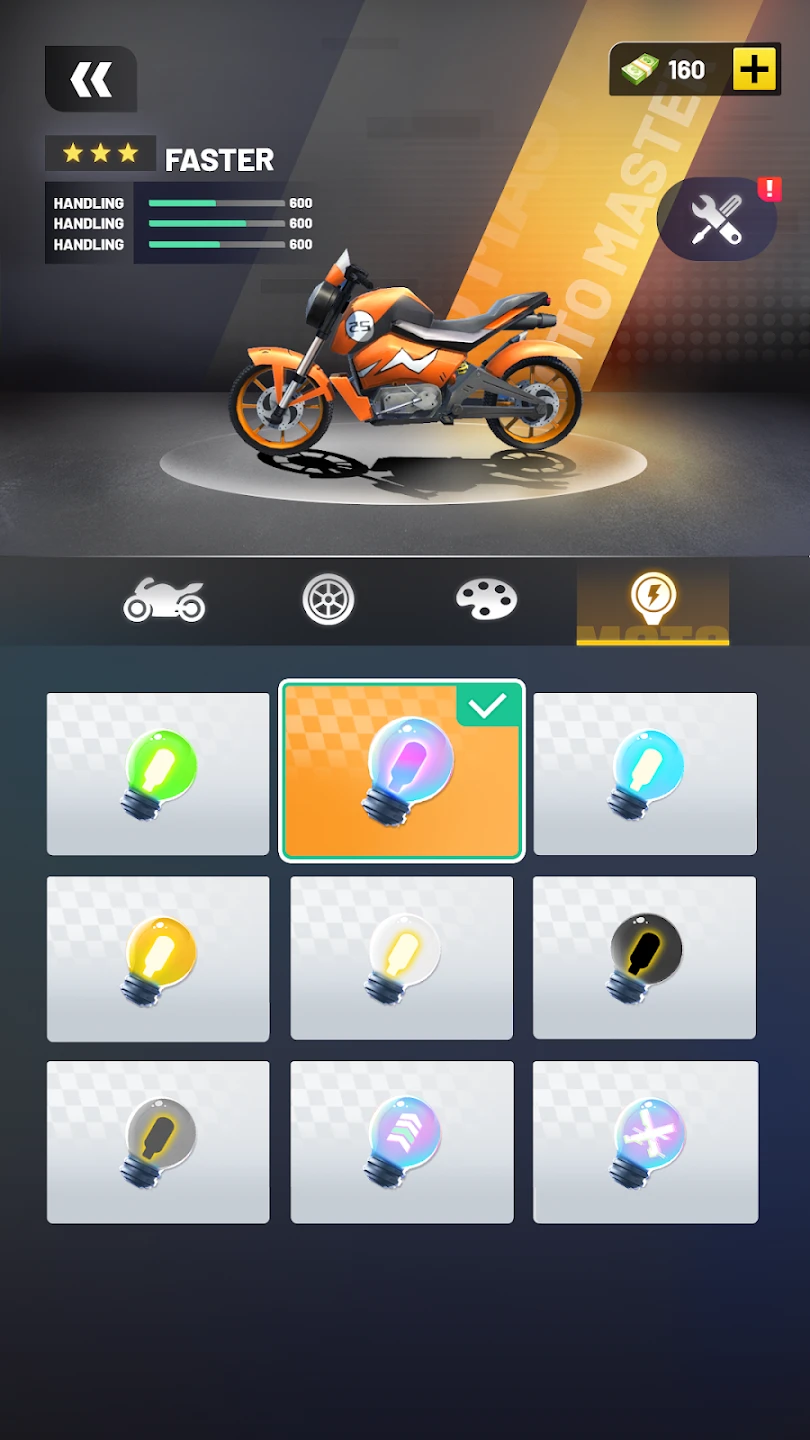Switch to the wheel tab

click(328, 600)
